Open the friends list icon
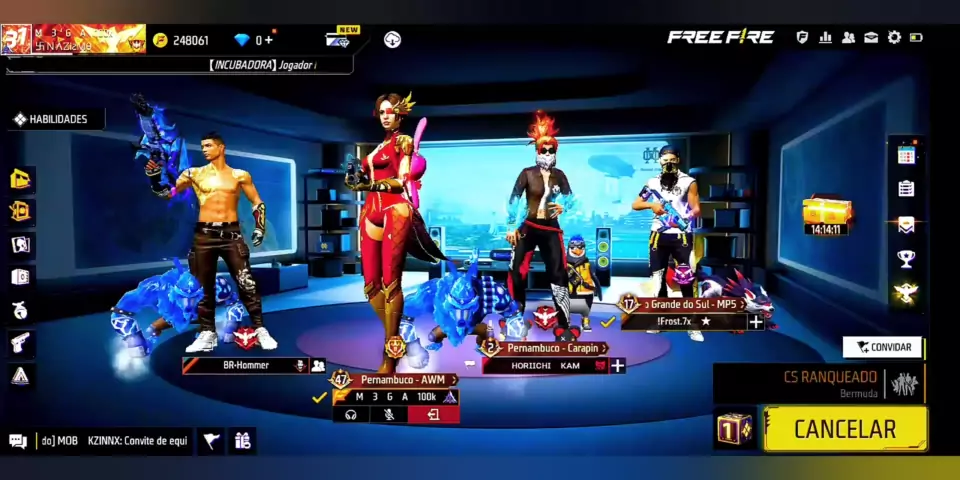The image size is (960, 480). pyautogui.click(x=848, y=38)
